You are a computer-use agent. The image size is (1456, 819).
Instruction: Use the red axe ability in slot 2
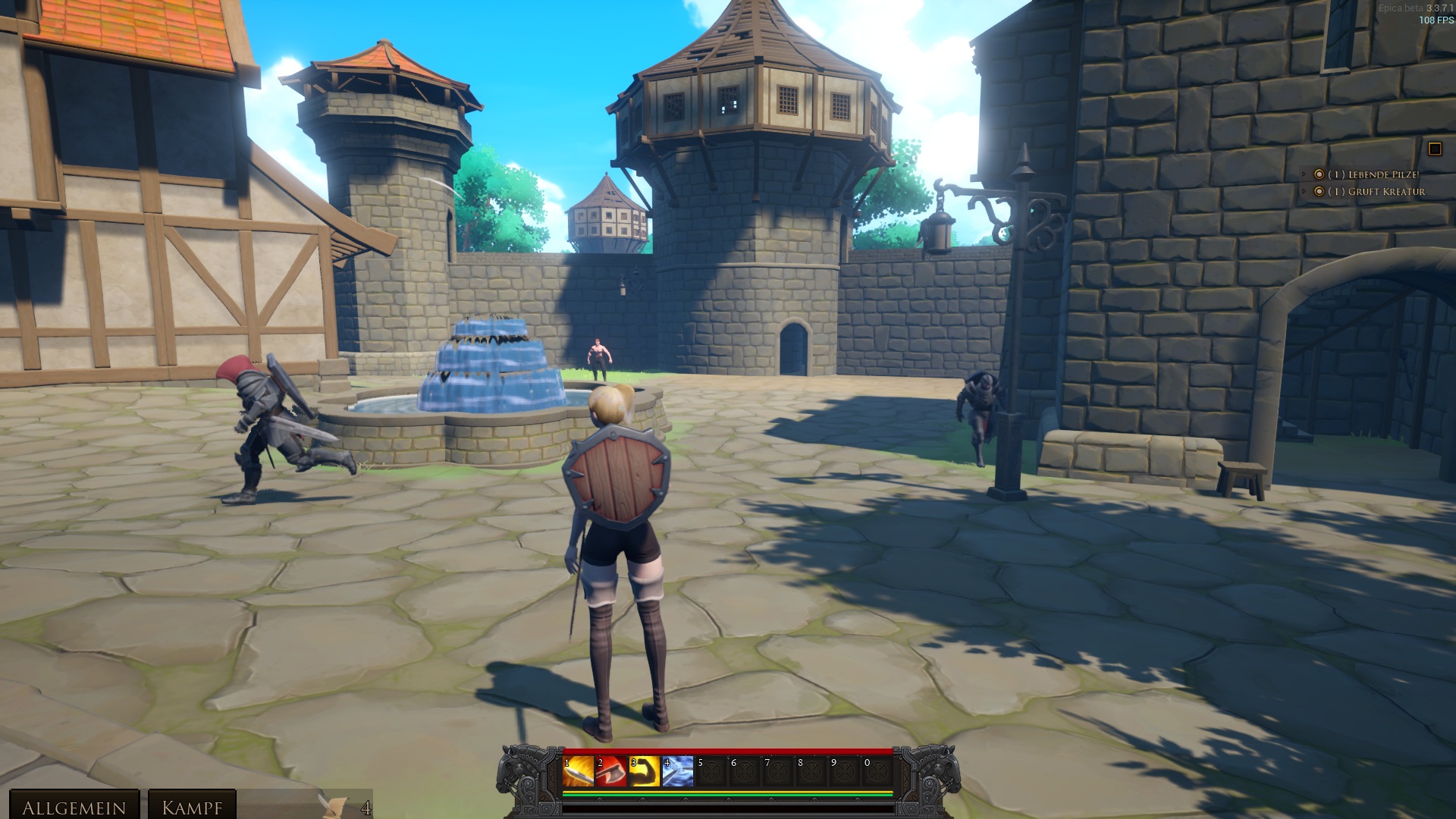pos(611,772)
